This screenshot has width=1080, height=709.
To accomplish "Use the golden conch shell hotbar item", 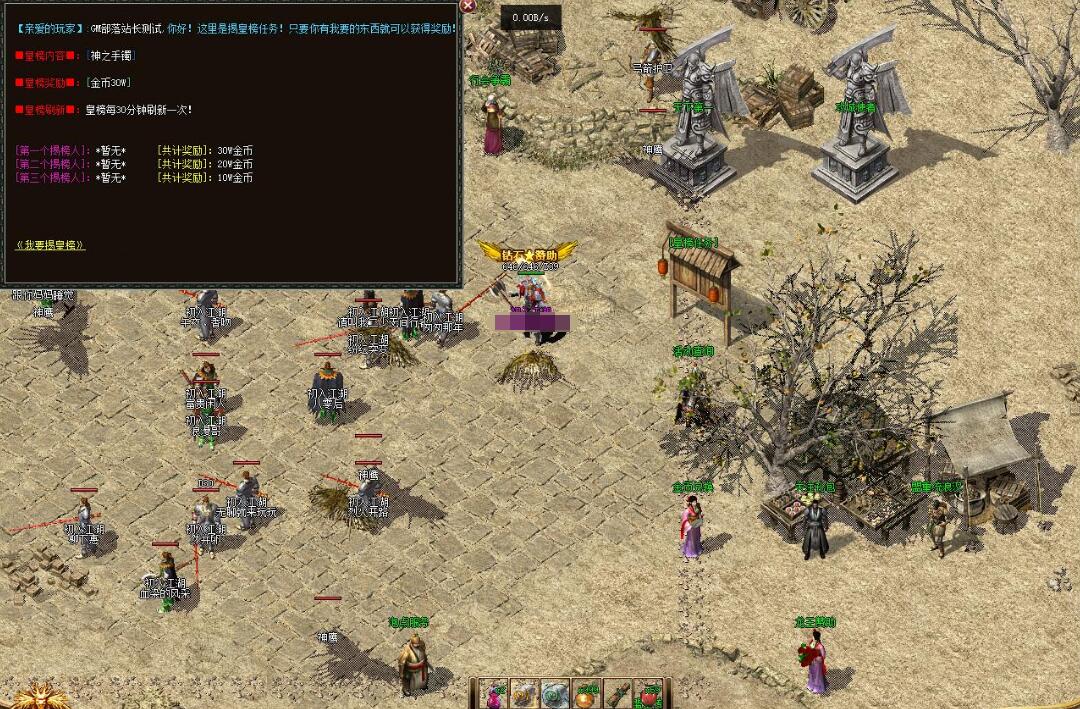I will (525, 695).
